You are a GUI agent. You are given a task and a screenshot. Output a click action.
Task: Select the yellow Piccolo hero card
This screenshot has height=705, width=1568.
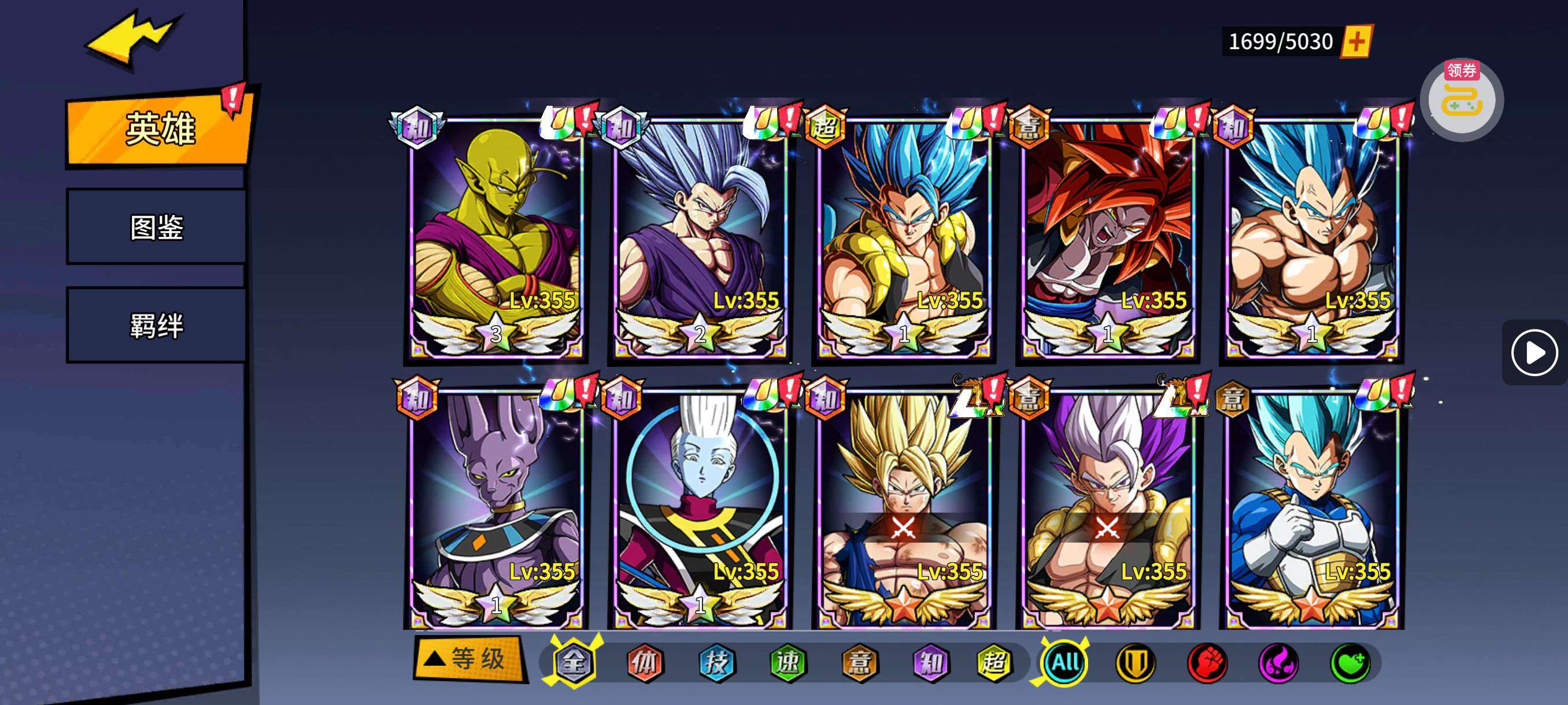[496, 238]
